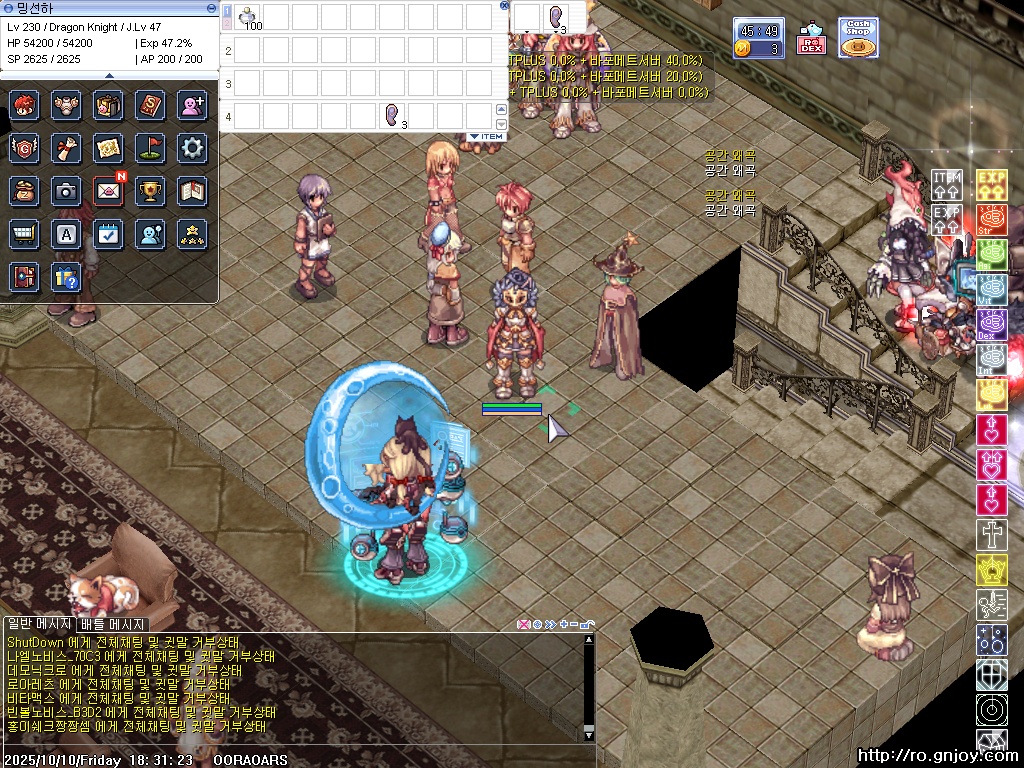The image size is (1024, 768).
Task: Open the shopping cart icon
Action: (x=24, y=233)
